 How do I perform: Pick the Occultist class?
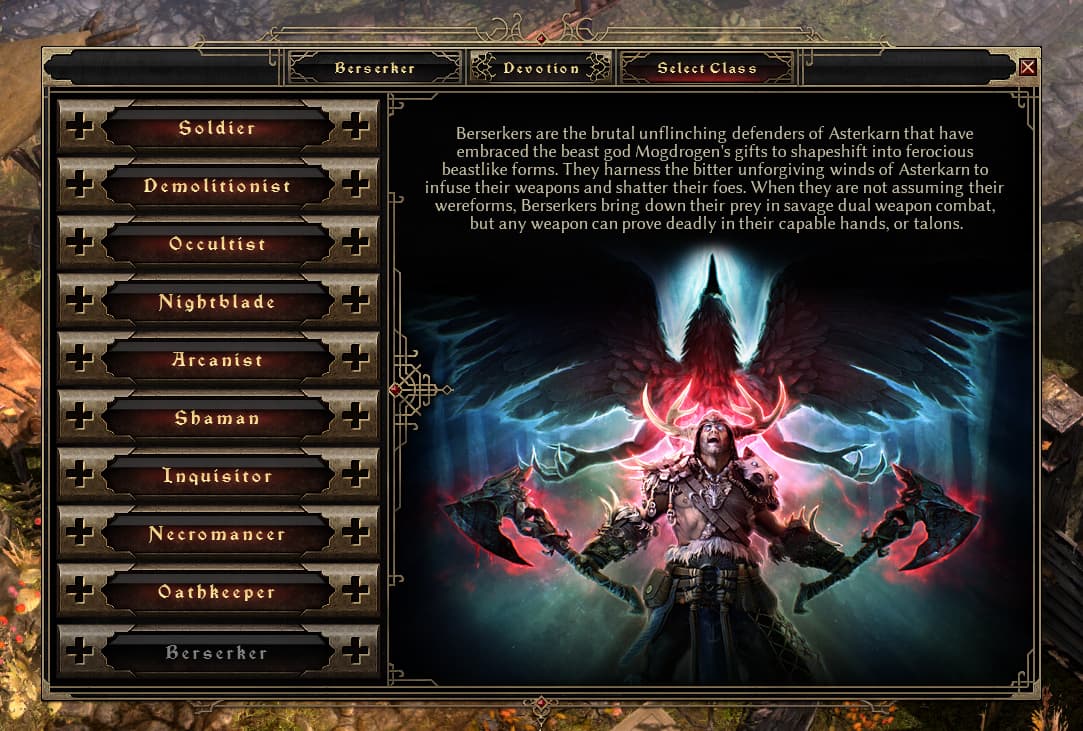tap(217, 244)
